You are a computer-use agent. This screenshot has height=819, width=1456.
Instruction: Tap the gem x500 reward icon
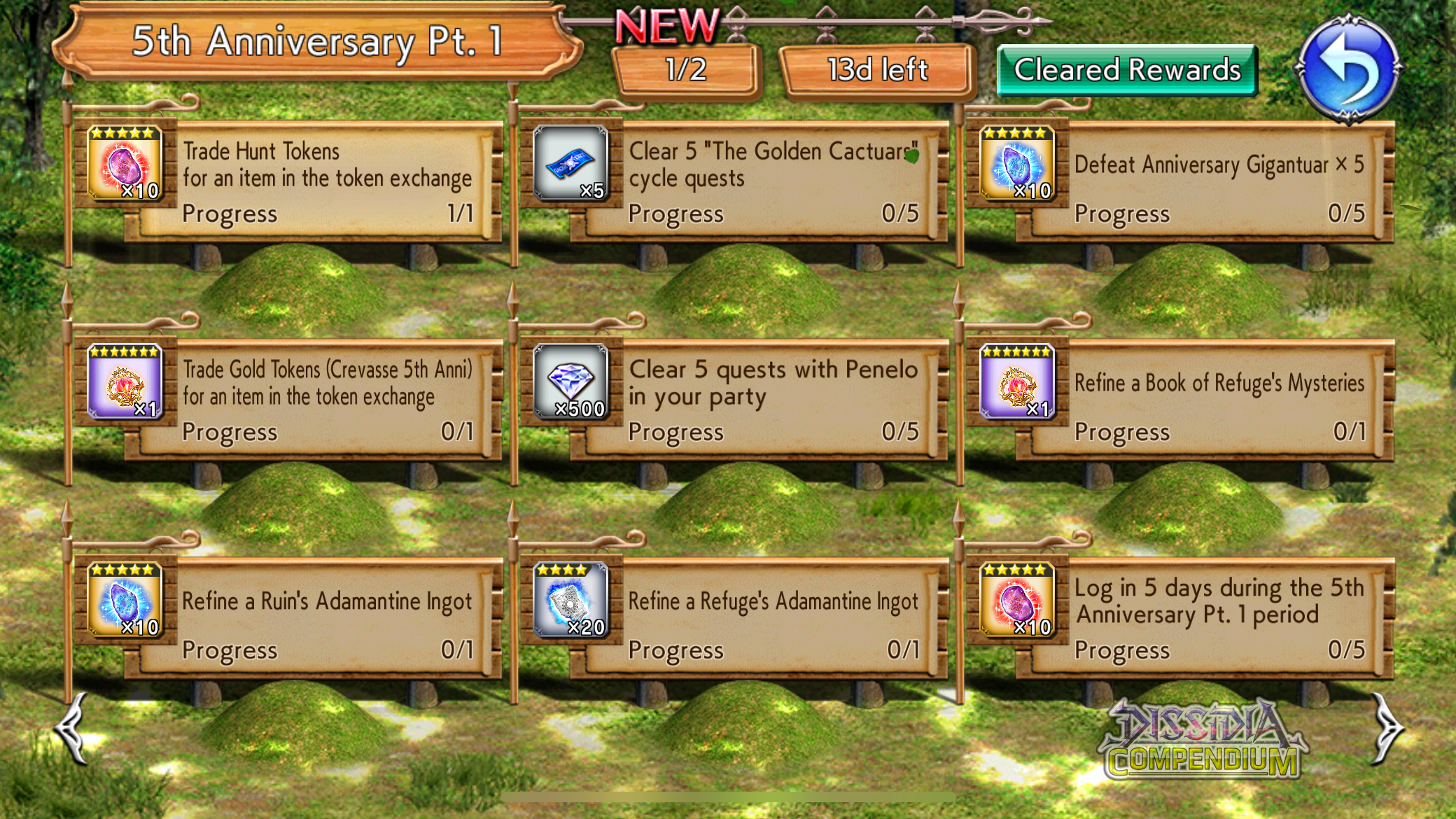(571, 382)
